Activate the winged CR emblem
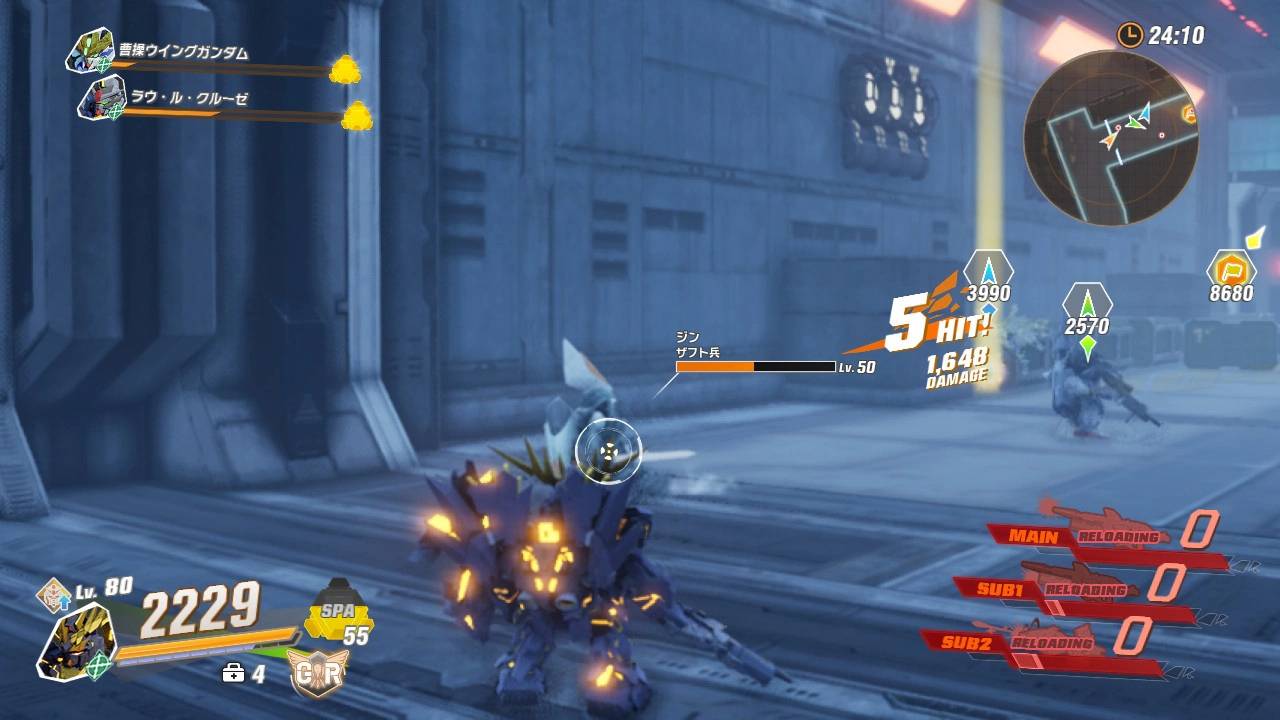Image resolution: width=1280 pixels, height=720 pixels. coord(316,673)
